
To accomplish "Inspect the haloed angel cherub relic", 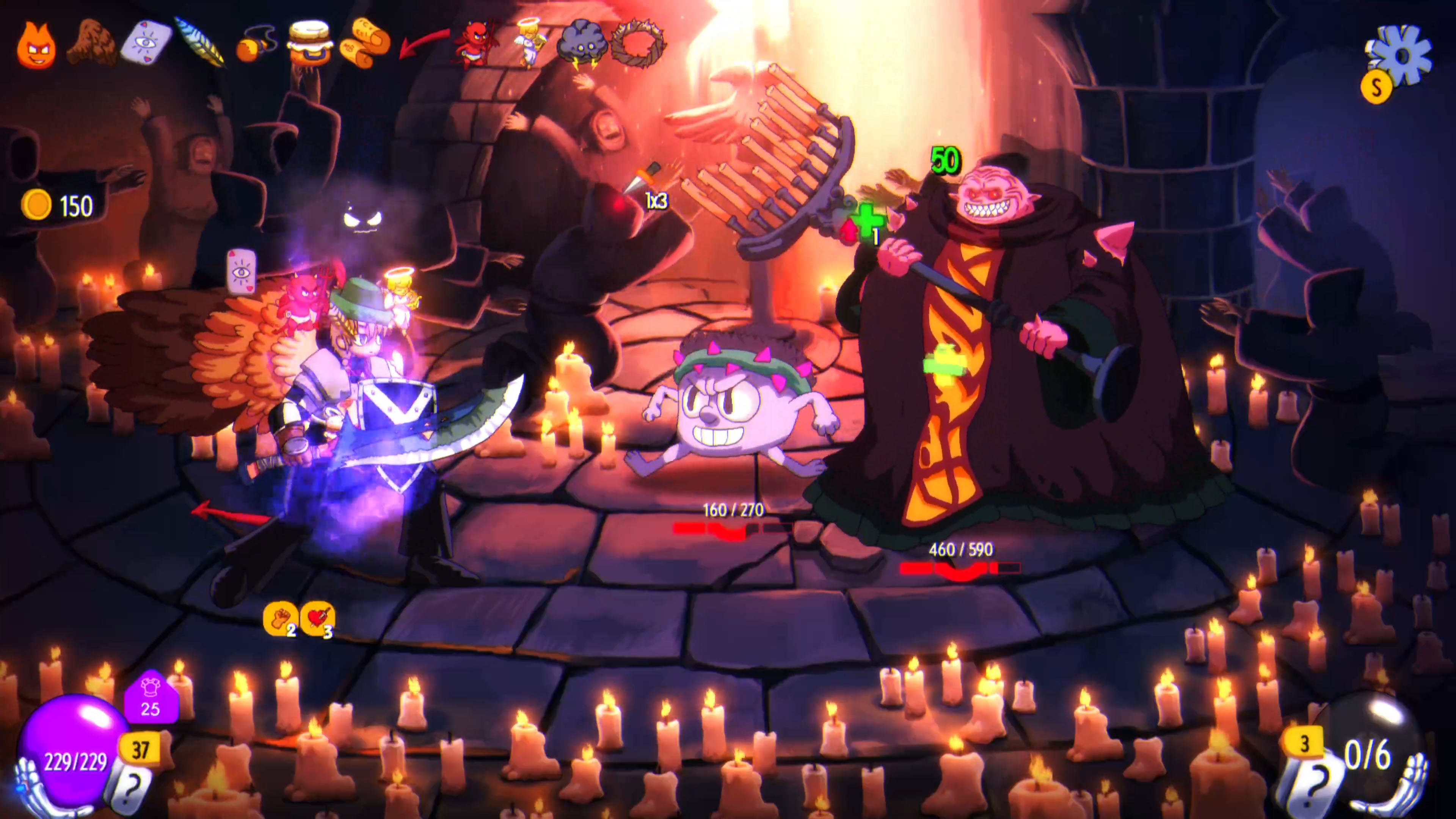I will pos(530,42).
